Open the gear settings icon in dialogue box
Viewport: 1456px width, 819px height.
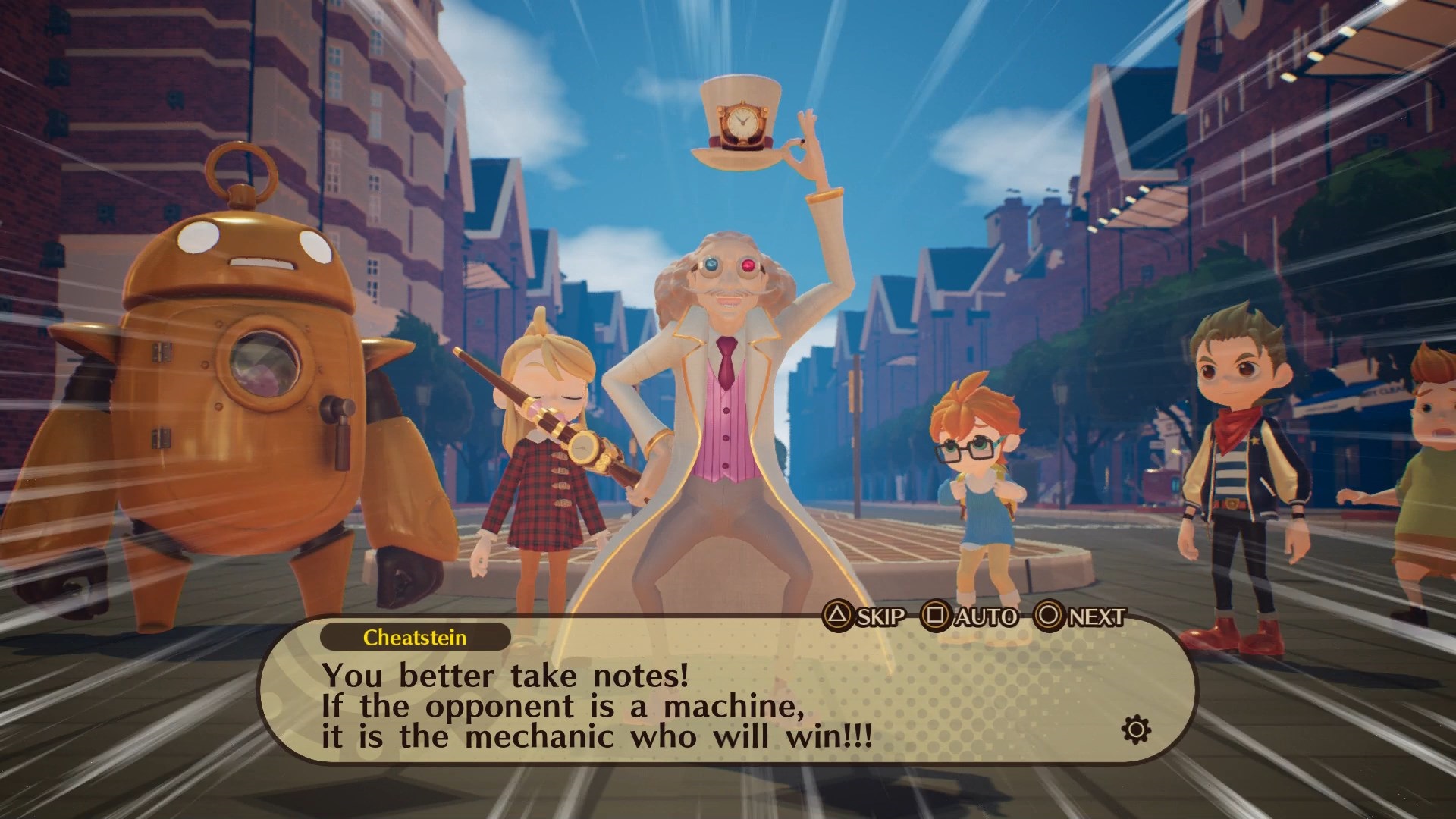tap(1135, 730)
